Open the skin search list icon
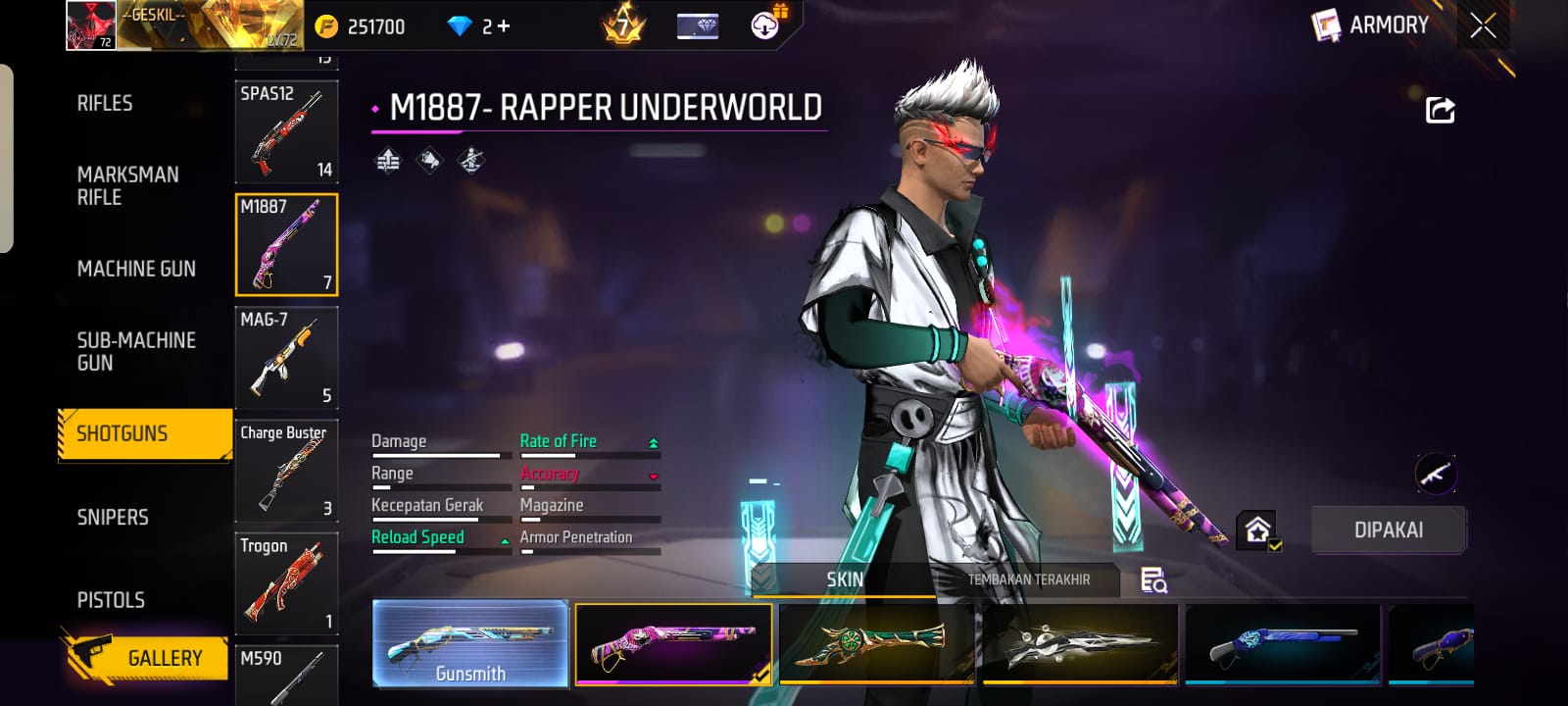The image size is (1568, 706). [x=1153, y=580]
